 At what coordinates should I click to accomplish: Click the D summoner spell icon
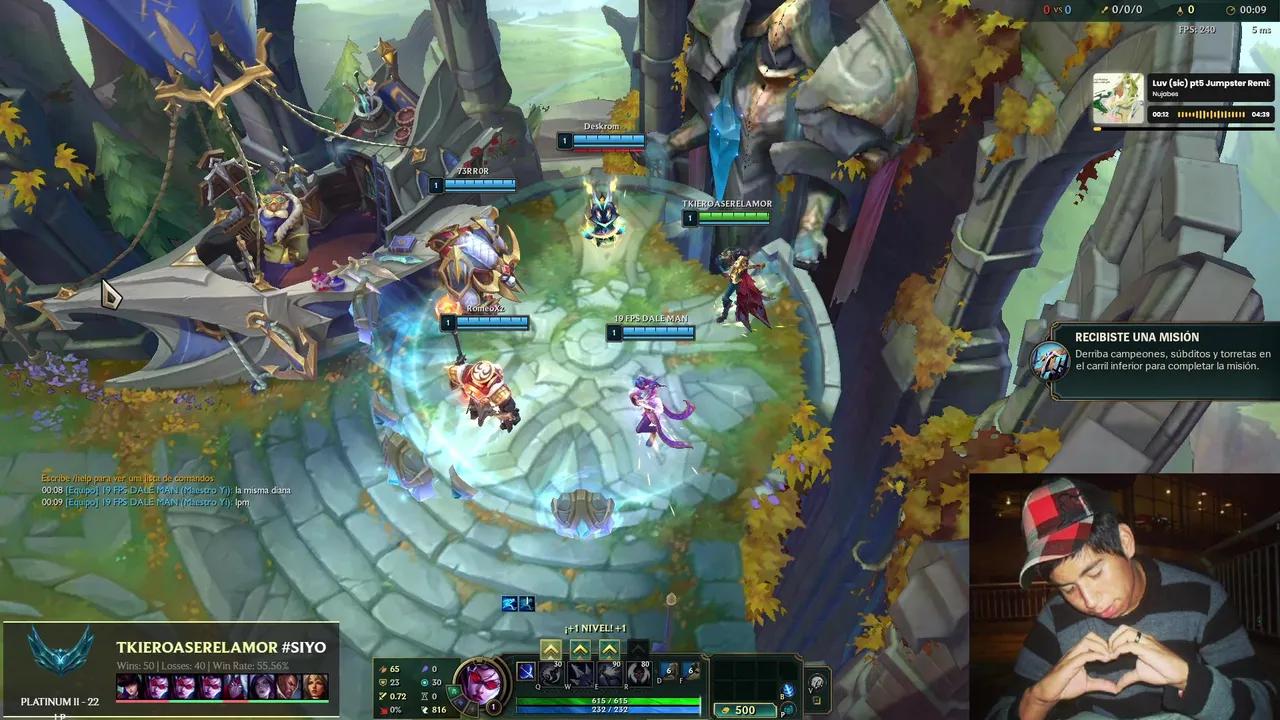(667, 672)
